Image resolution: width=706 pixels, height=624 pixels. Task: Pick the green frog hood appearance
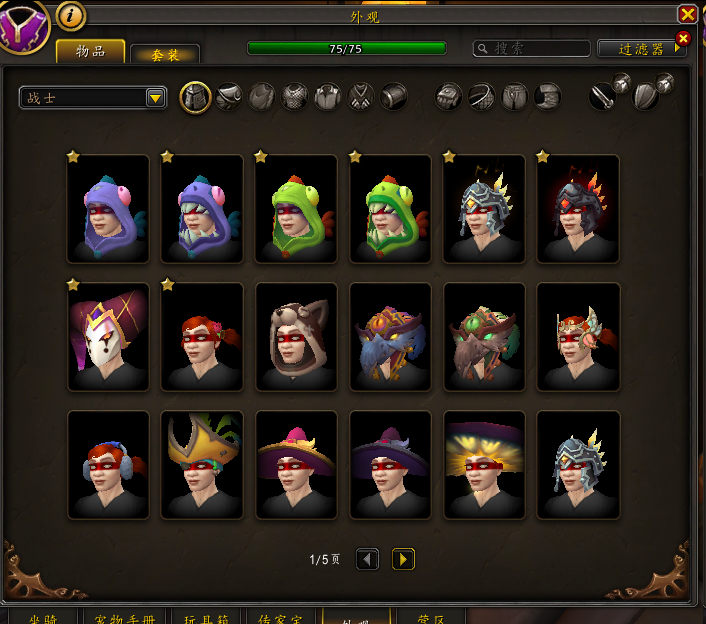(x=296, y=208)
